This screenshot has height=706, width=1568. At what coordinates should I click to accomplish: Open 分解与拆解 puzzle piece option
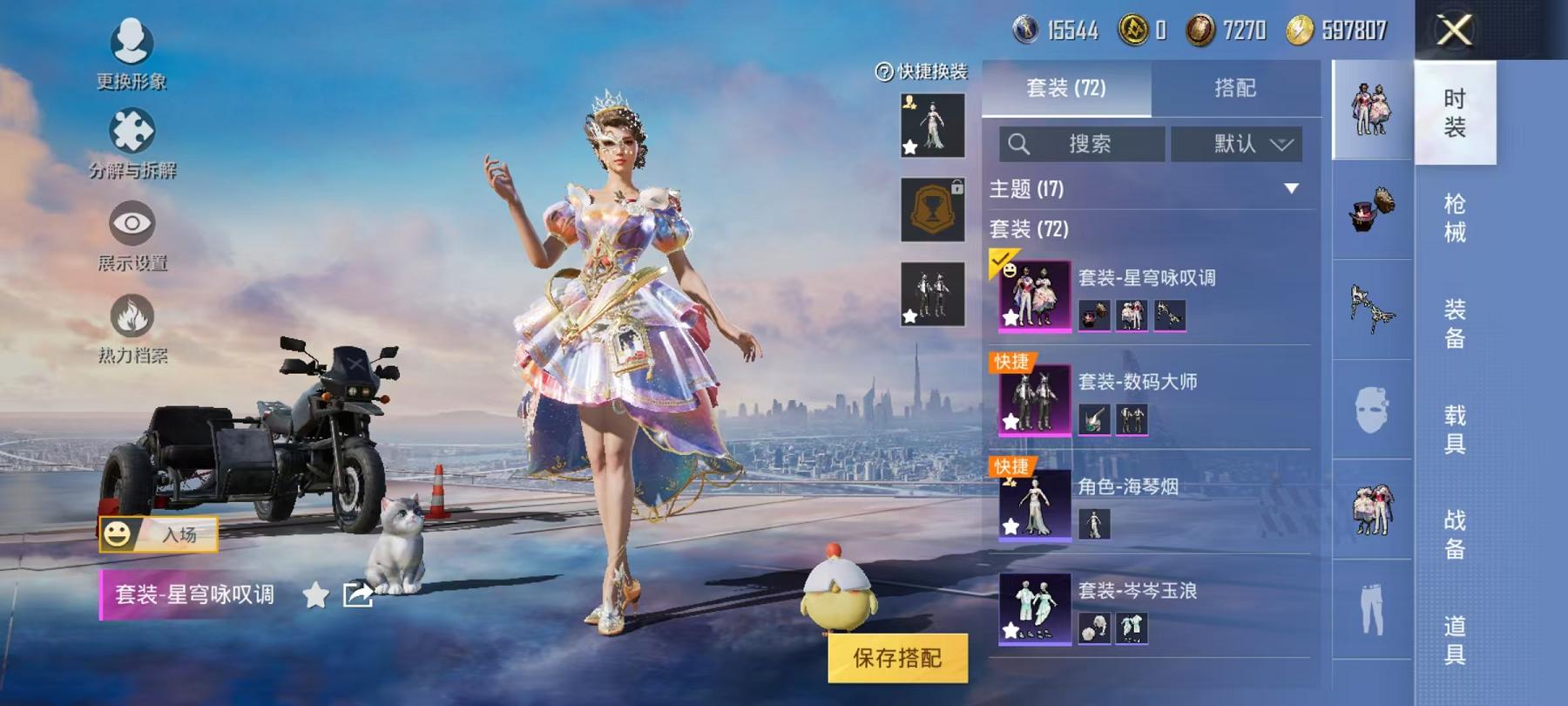132,143
